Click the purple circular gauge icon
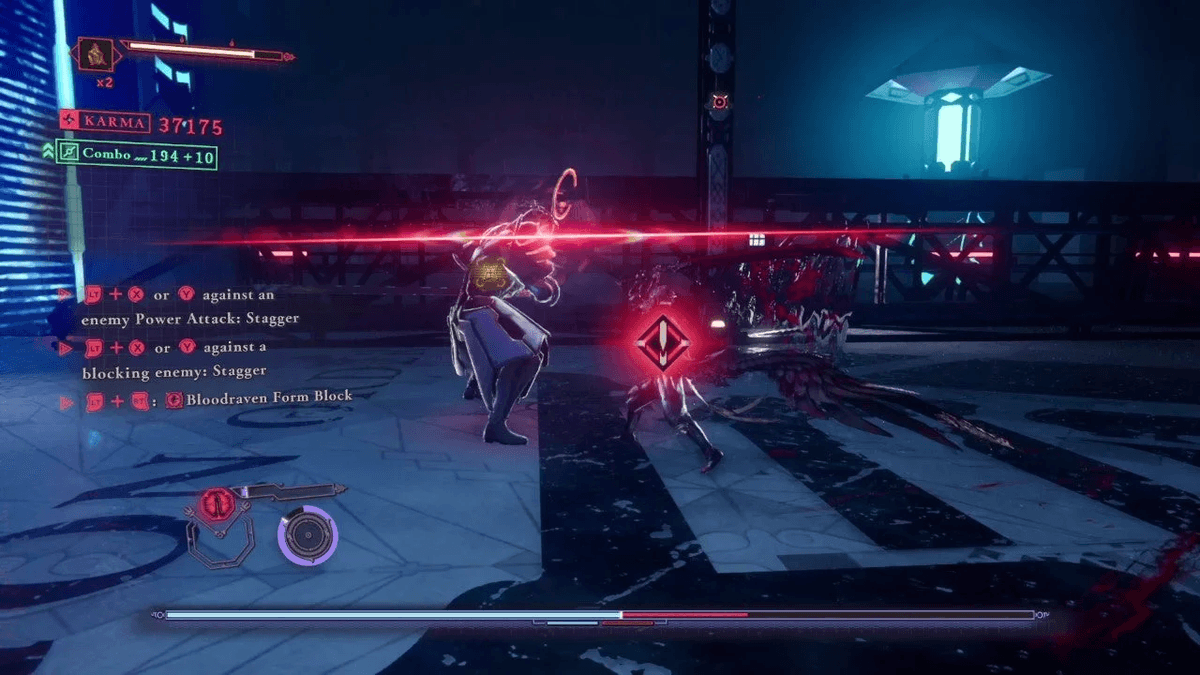 pos(308,534)
